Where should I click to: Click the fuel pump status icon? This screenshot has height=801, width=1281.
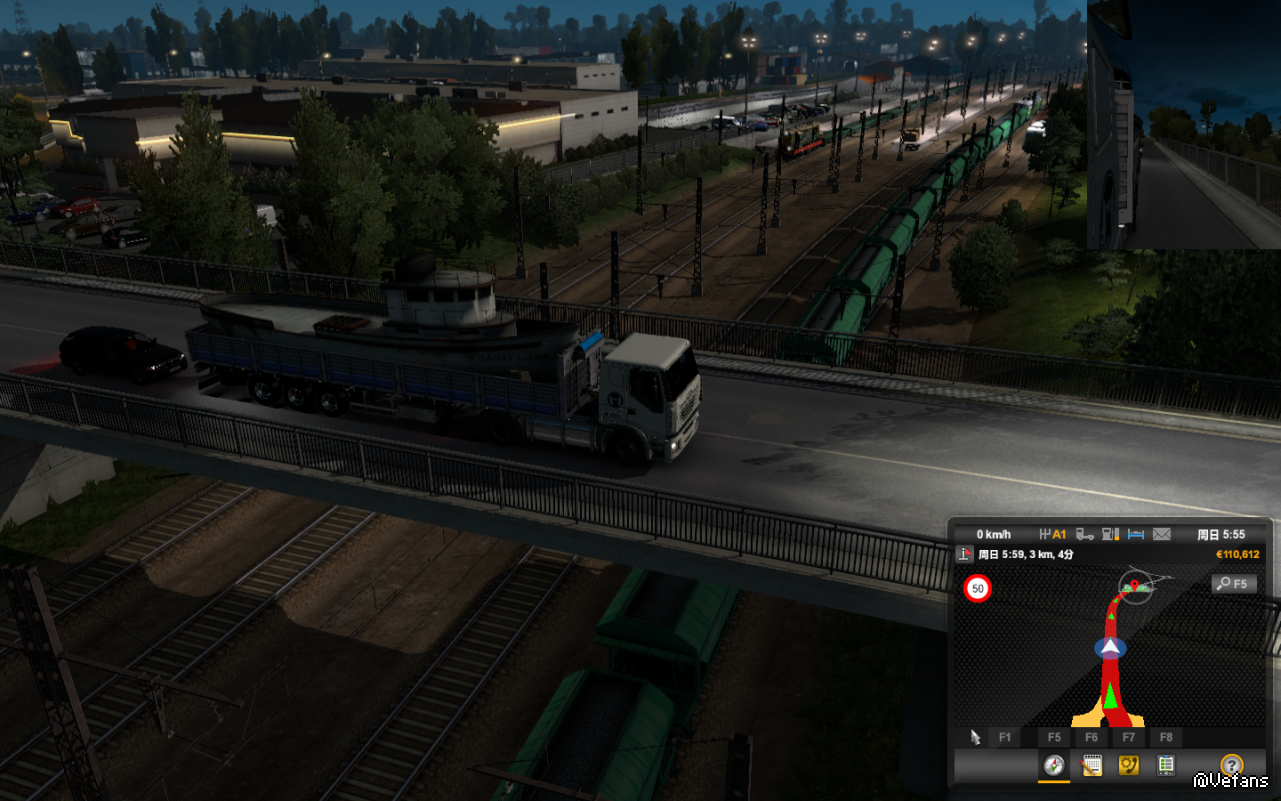(1110, 534)
